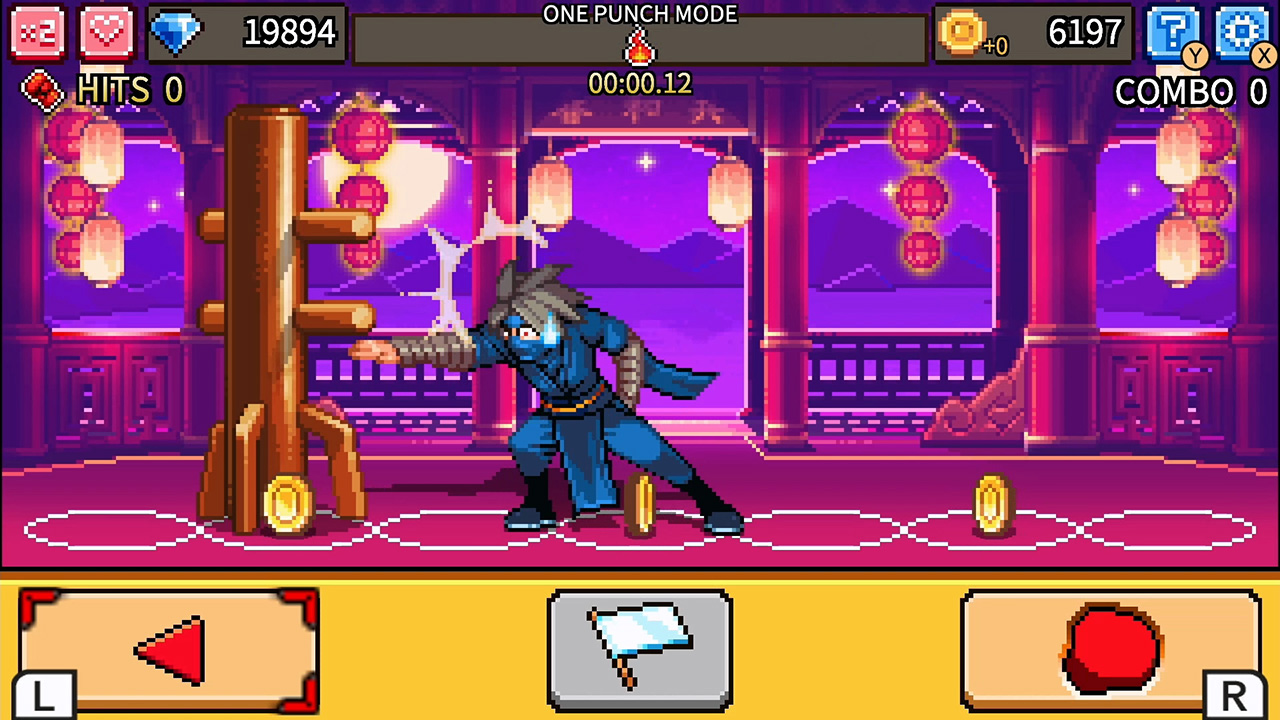Click the boxing glove hits icon
1280x720 pixels.
[40, 91]
